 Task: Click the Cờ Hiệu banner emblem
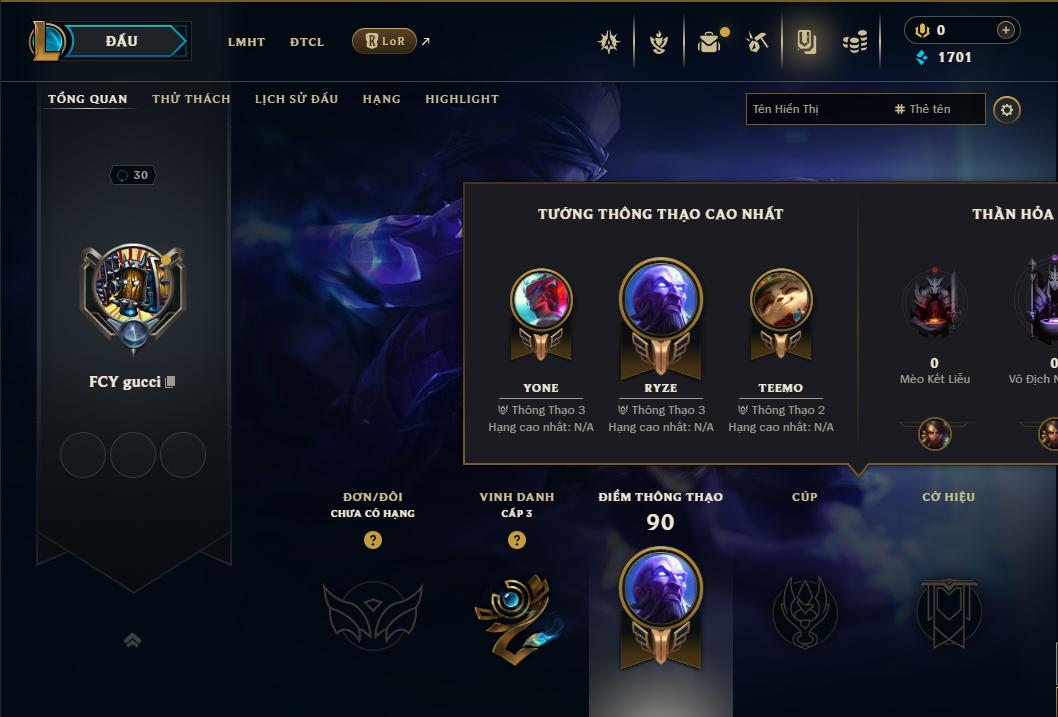coord(948,610)
